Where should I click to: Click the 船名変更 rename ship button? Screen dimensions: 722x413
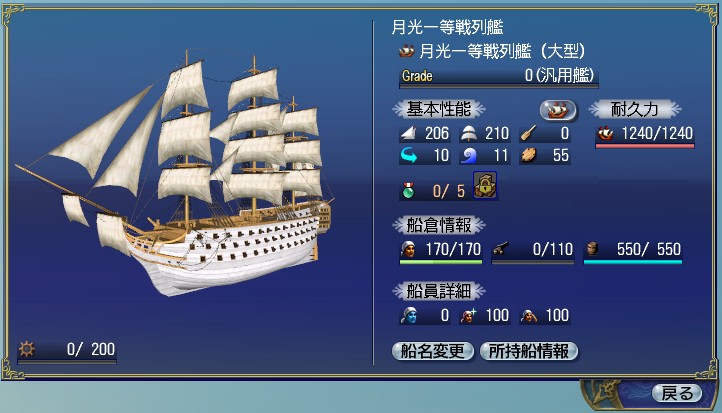coord(434,351)
